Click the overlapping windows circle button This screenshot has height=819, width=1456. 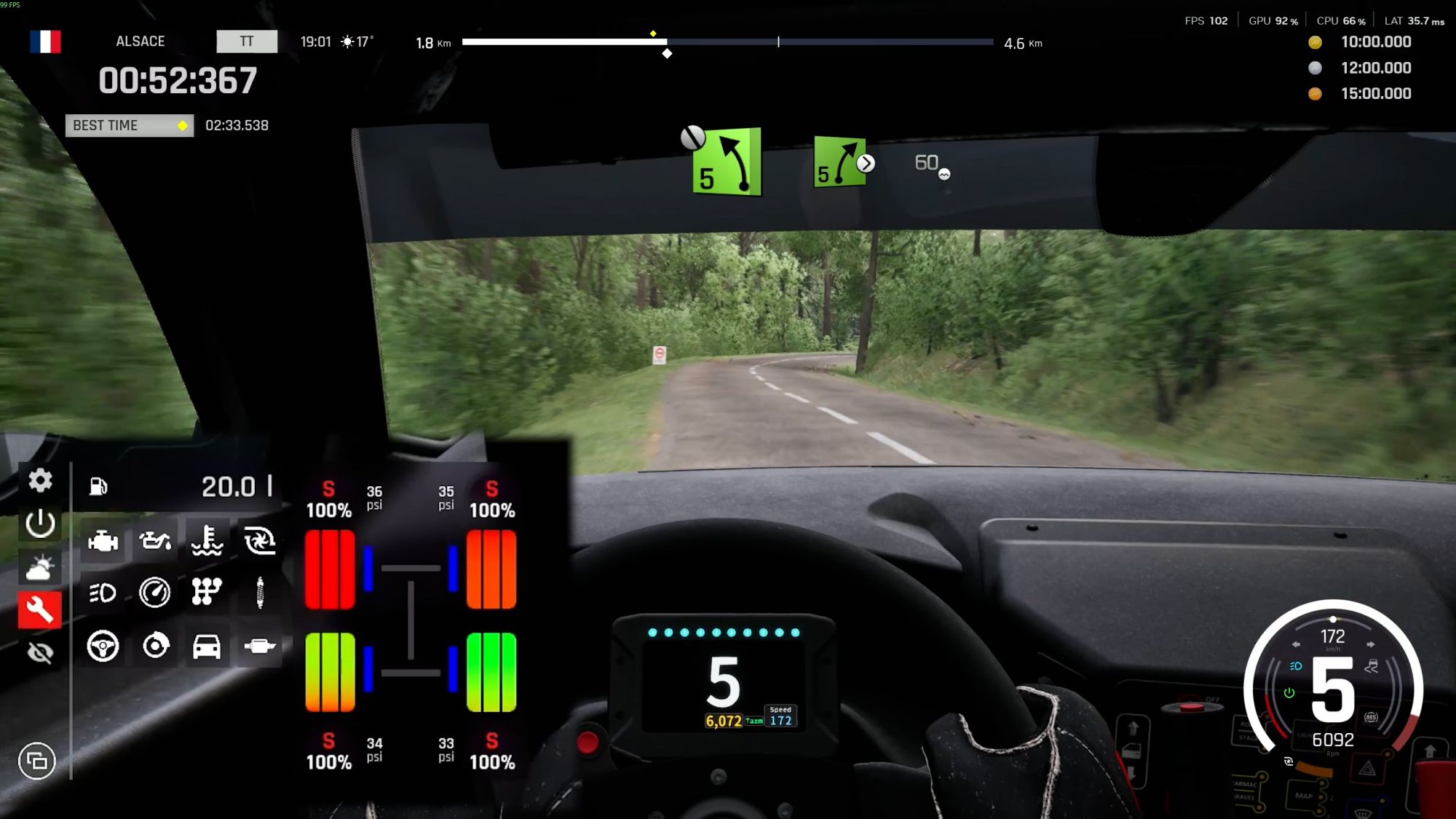pos(36,761)
